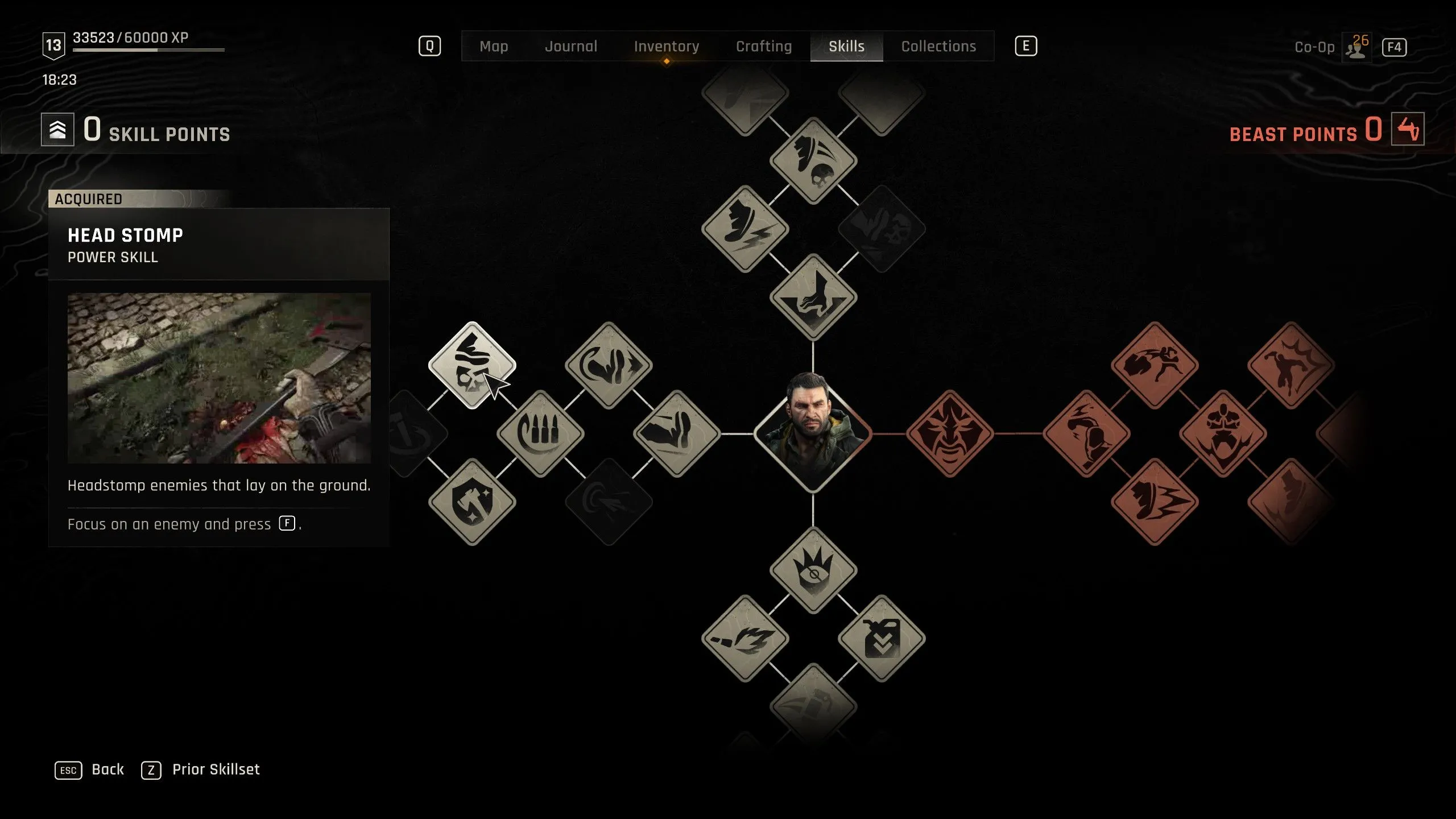Pick the flaming torch skill node

pyautogui.click(x=745, y=638)
